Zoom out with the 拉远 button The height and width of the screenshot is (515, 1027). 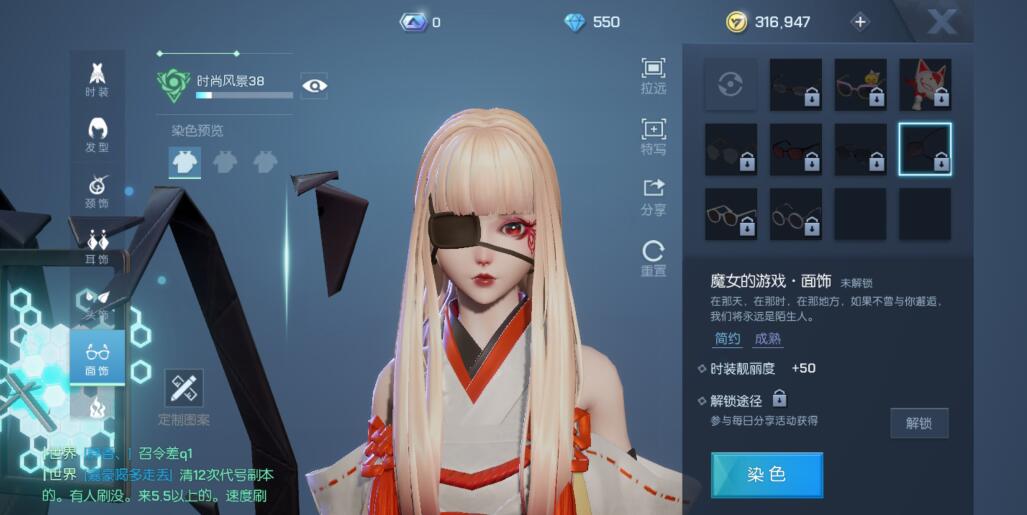click(x=653, y=76)
